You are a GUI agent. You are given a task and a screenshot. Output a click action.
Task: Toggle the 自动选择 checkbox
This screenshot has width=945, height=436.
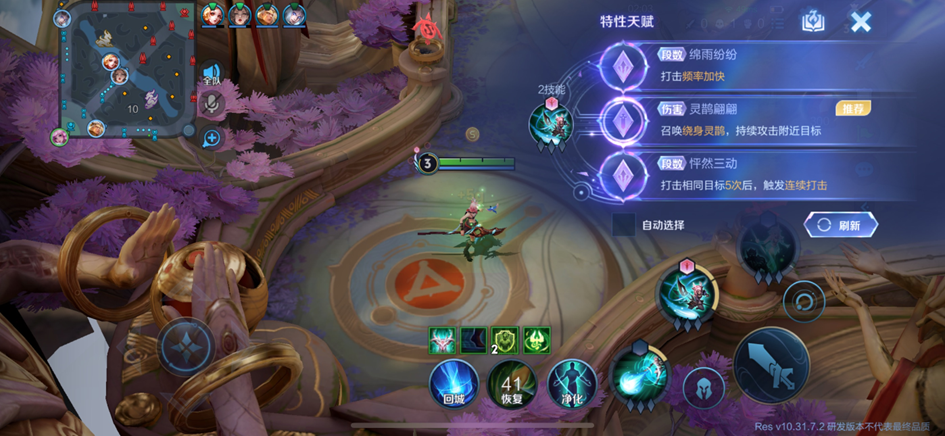(624, 225)
